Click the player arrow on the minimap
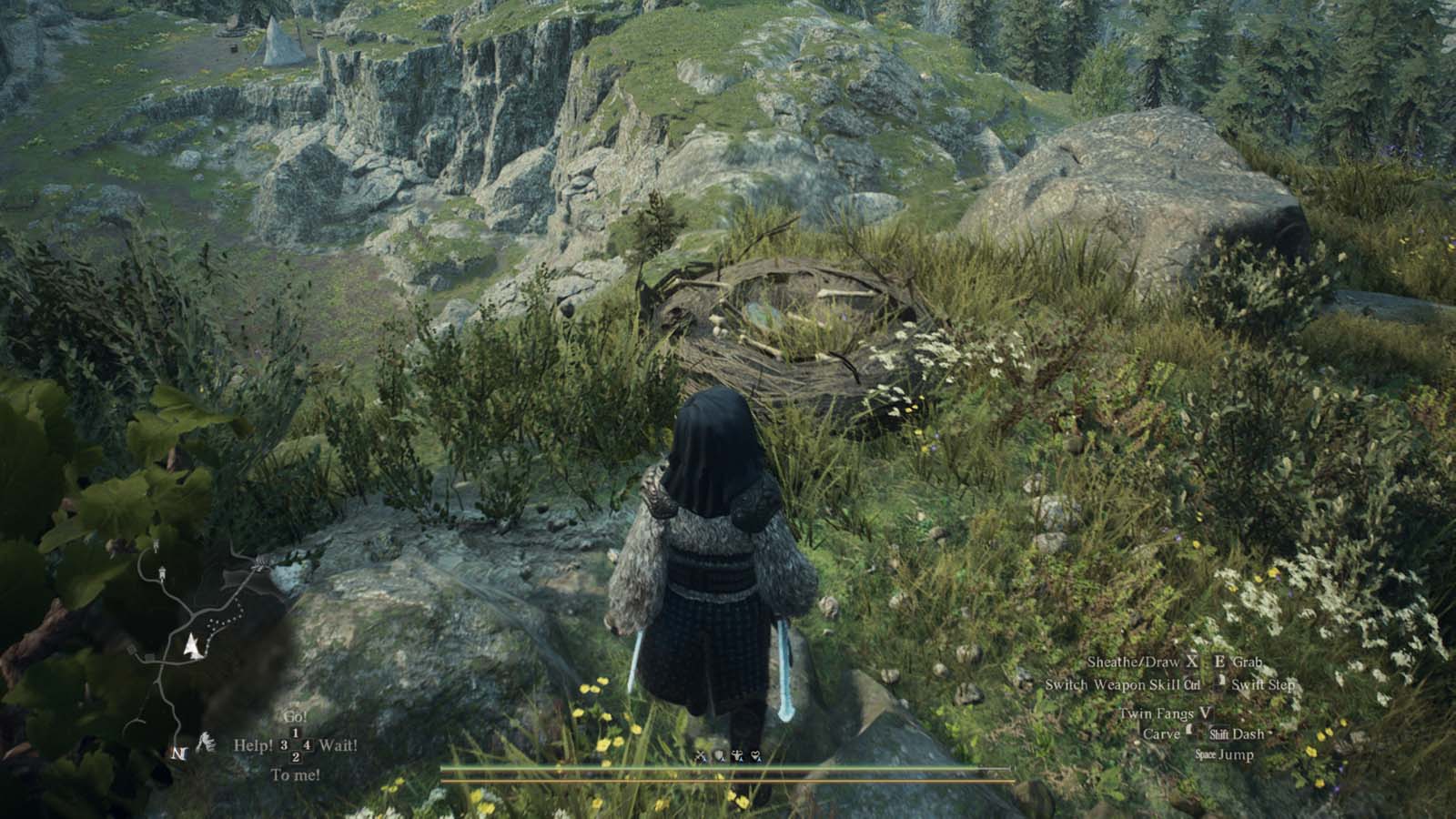The image size is (1456, 819). point(192,647)
